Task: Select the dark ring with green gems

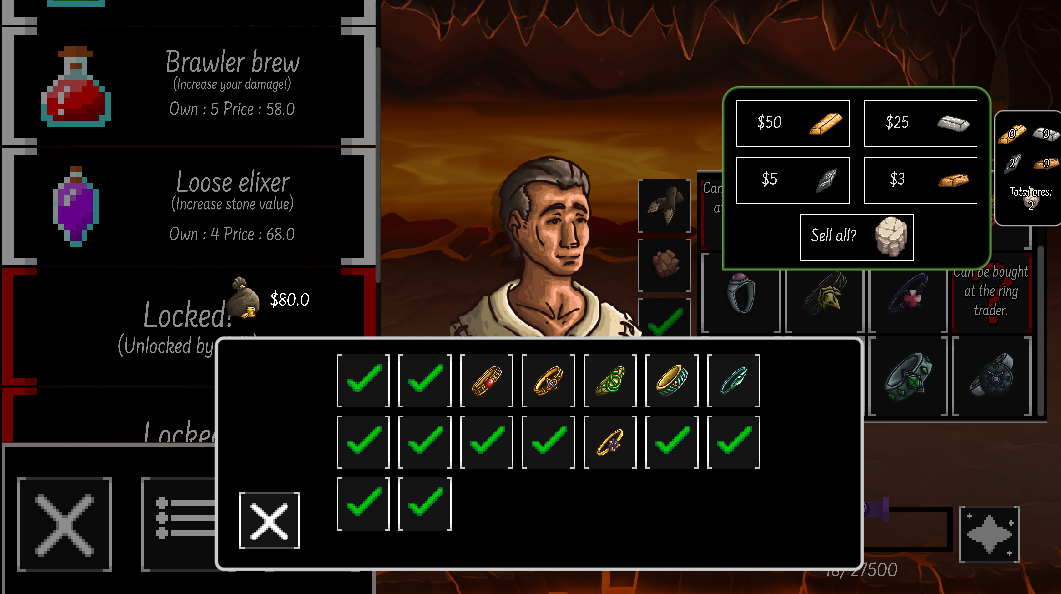Action: [x=908, y=377]
